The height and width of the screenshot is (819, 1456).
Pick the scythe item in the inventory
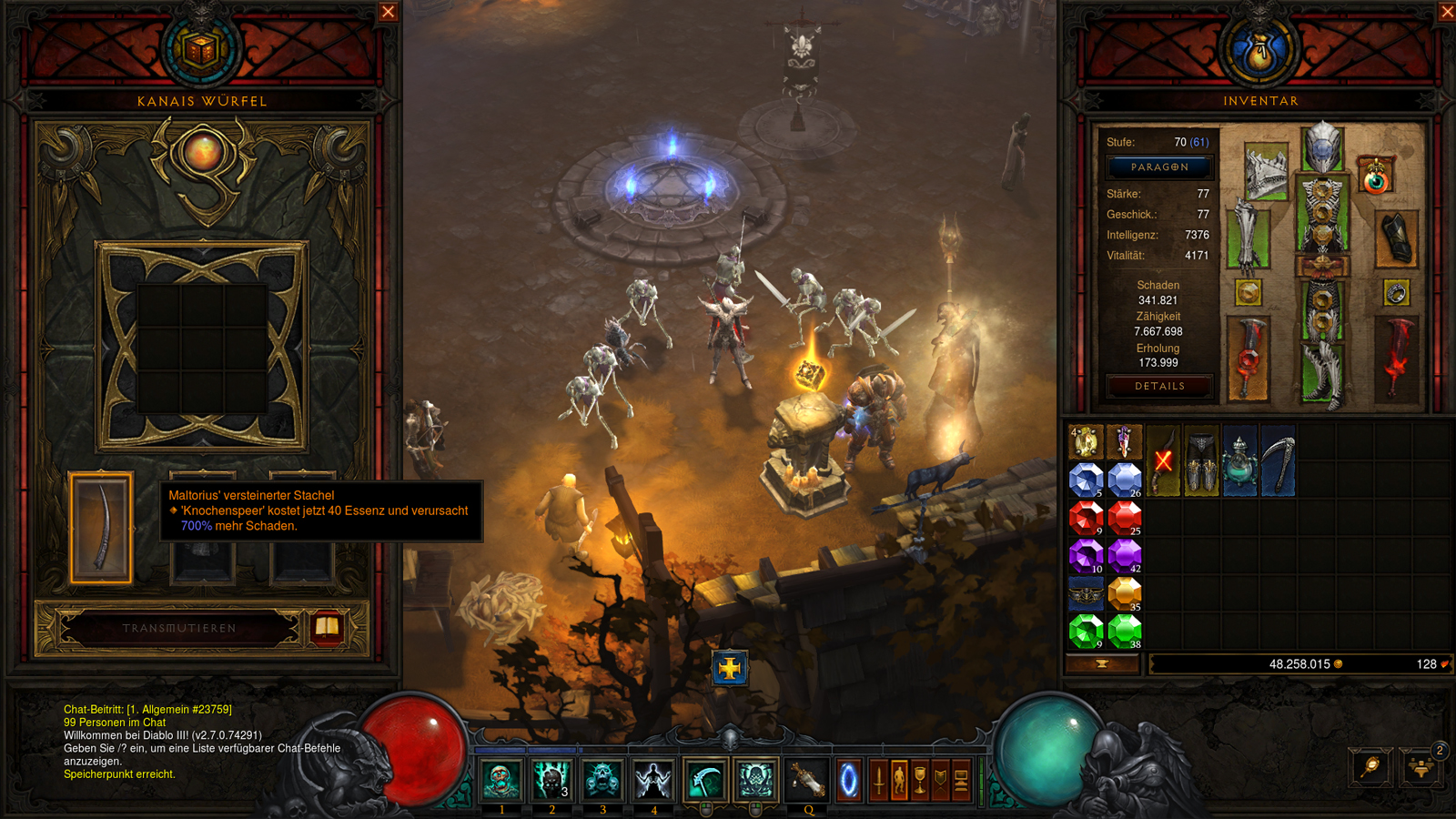pos(1278,461)
